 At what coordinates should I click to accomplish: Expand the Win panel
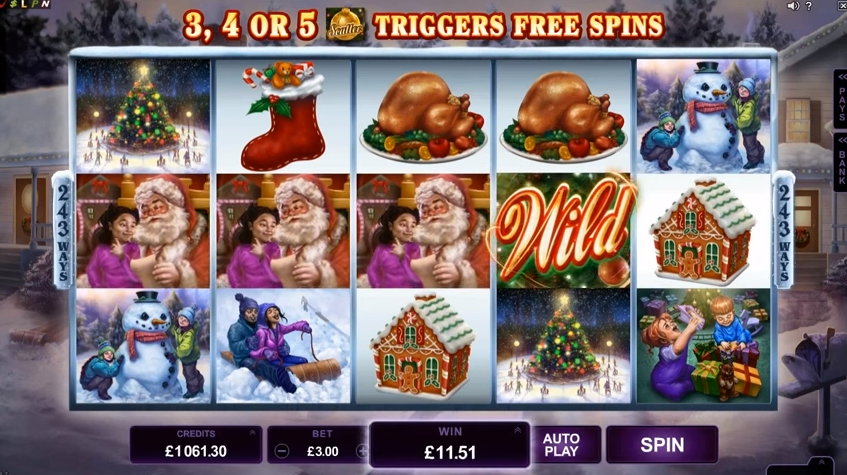[x=449, y=445]
